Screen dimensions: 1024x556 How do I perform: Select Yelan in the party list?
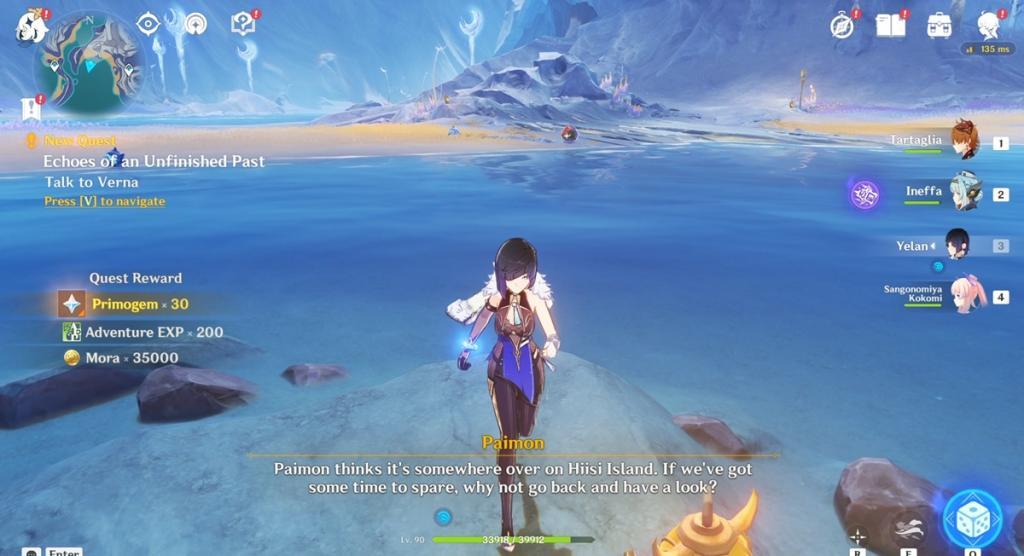point(957,244)
